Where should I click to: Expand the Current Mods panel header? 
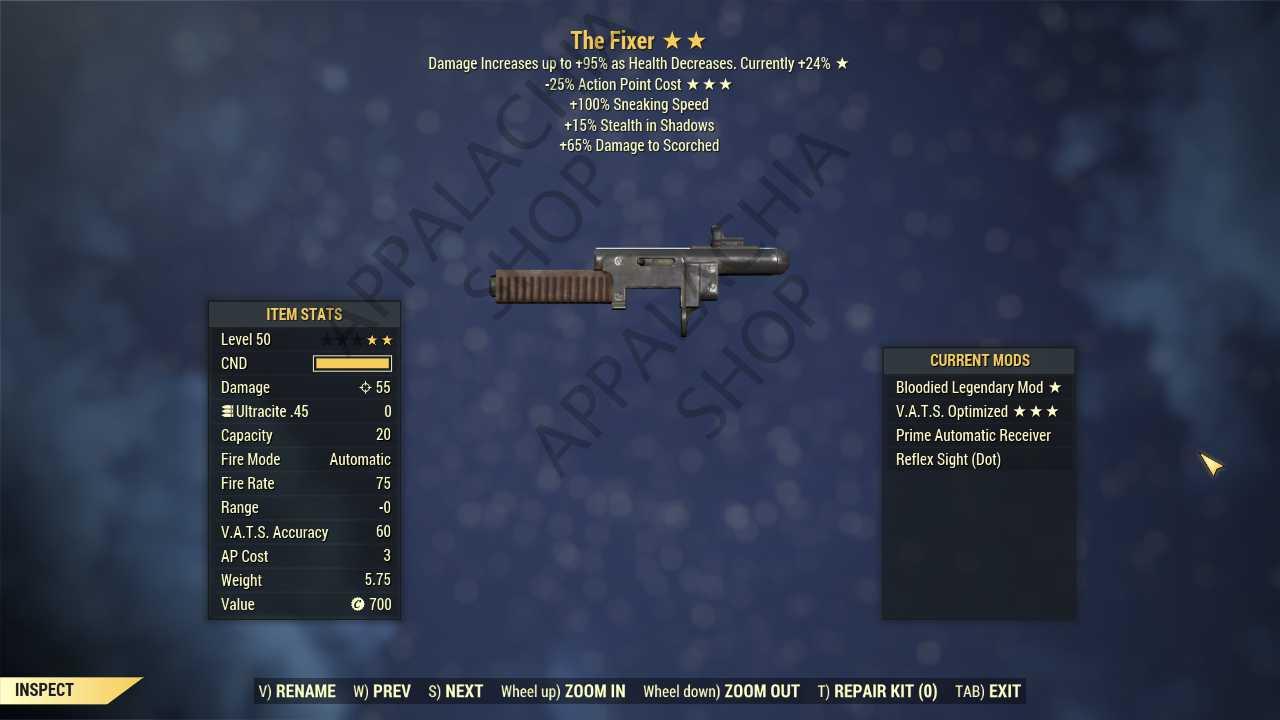[x=979, y=360]
